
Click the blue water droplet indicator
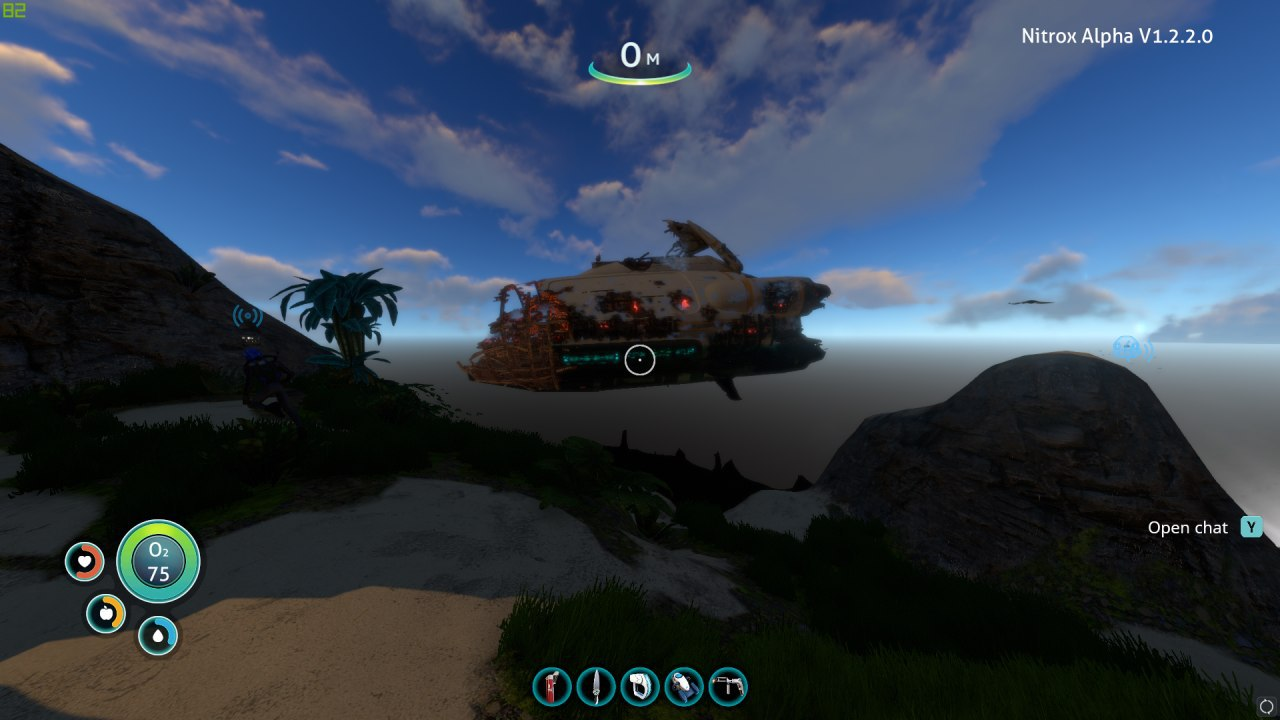(157, 634)
